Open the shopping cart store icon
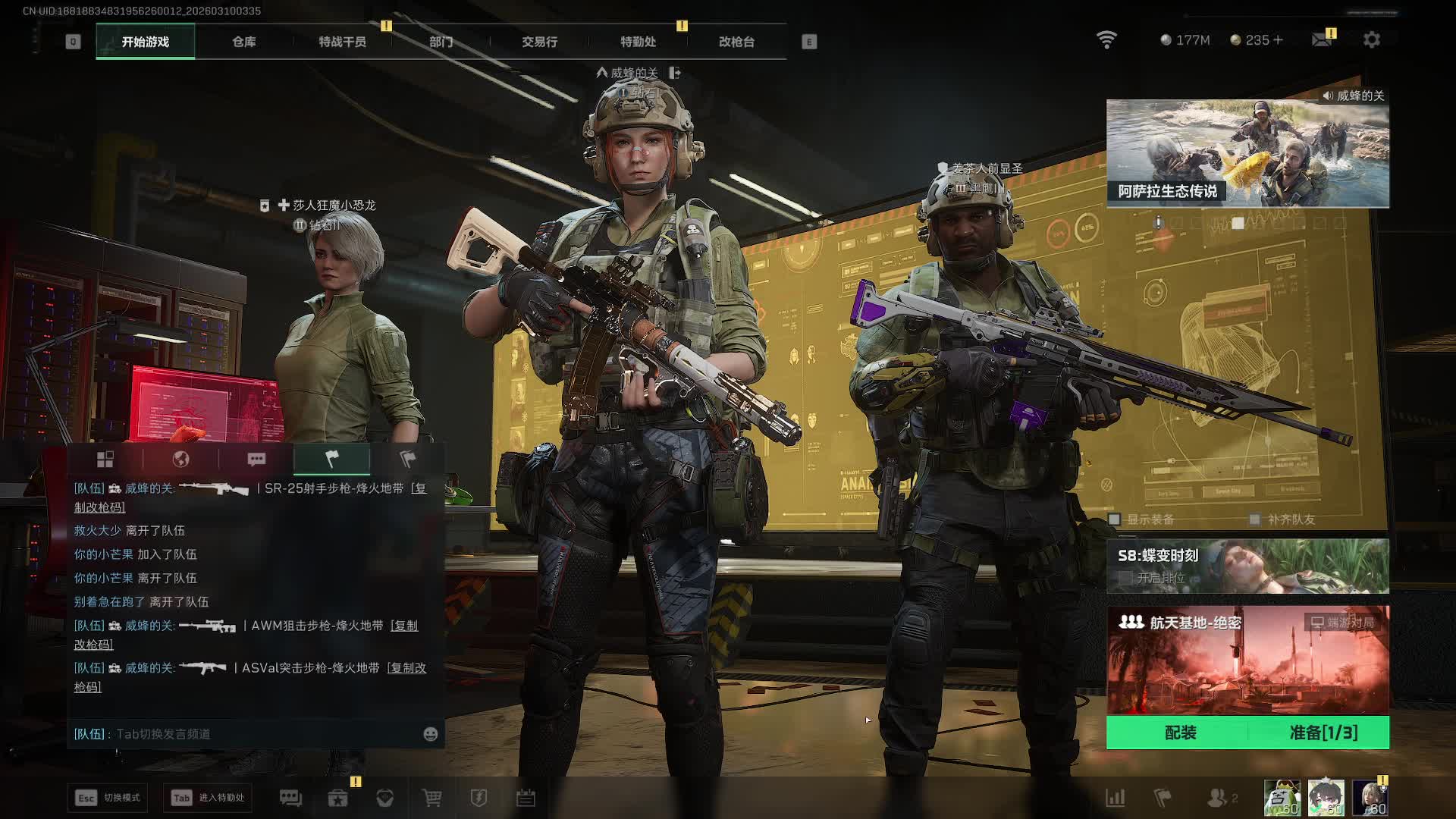Screen dimensions: 1456x819 432,798
